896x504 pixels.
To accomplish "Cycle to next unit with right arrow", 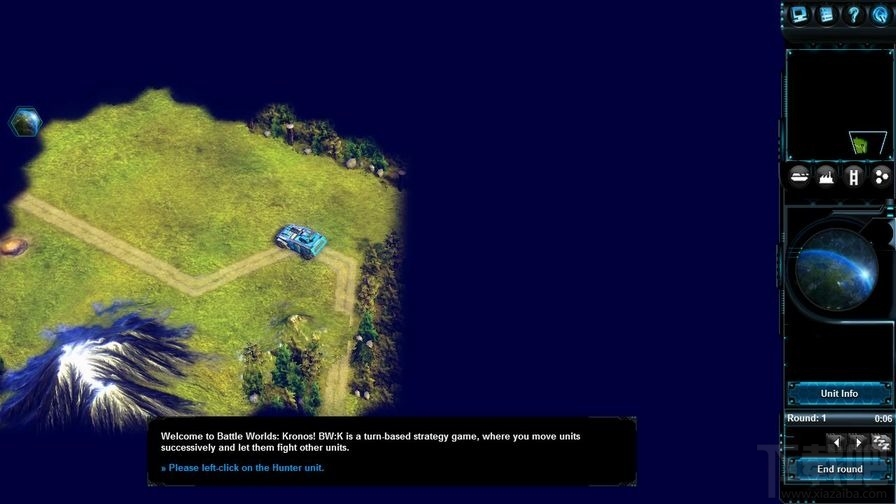I will click(858, 441).
